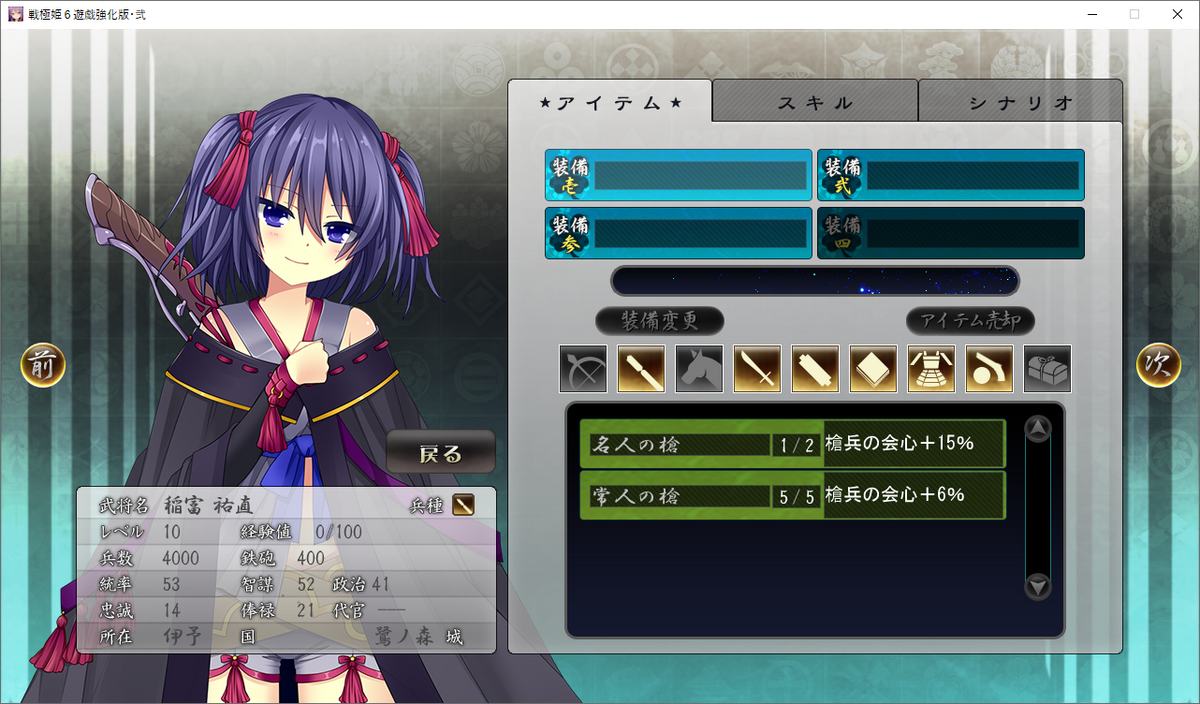Filter items by bow category icon
Image resolution: width=1200 pixels, height=704 pixels.
583,369
